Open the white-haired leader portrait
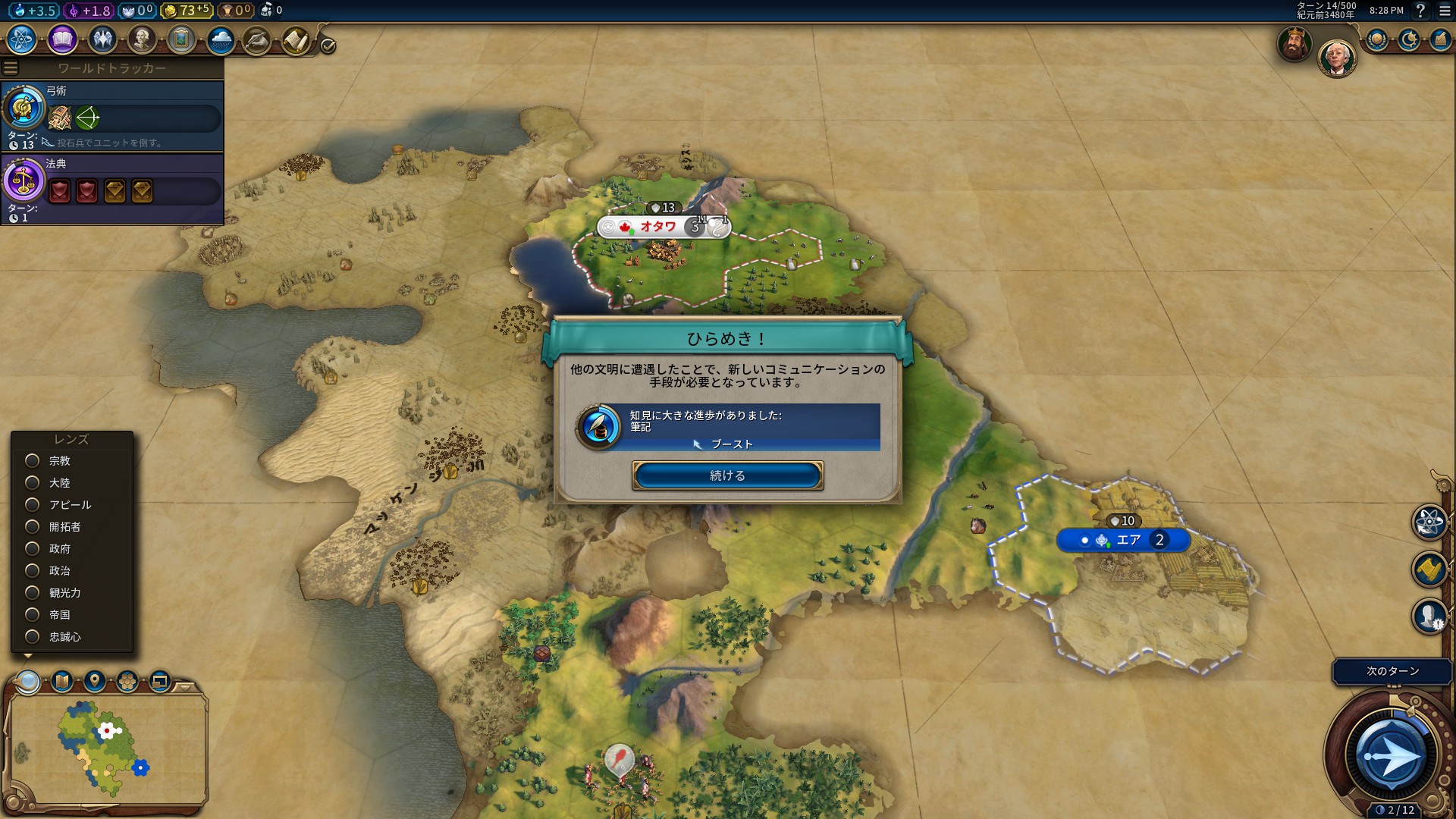 pyautogui.click(x=1335, y=58)
